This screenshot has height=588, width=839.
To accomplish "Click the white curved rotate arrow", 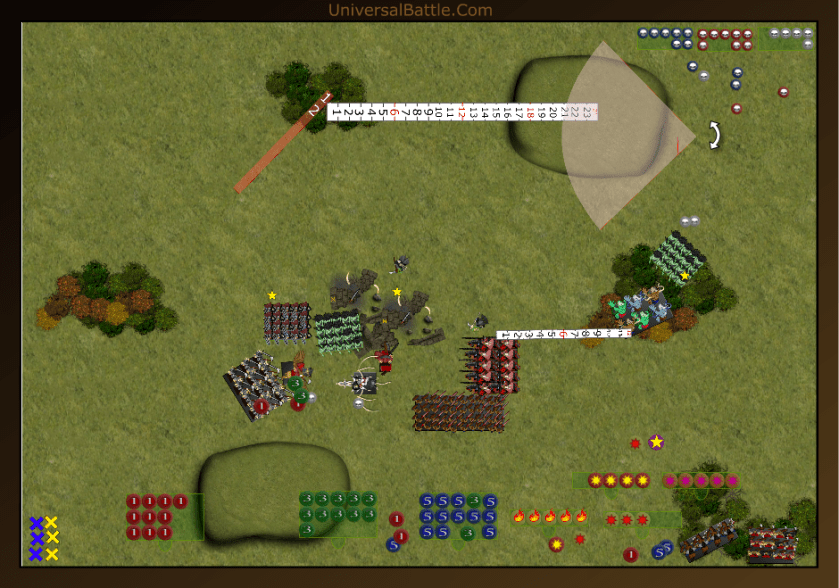I will point(714,135).
